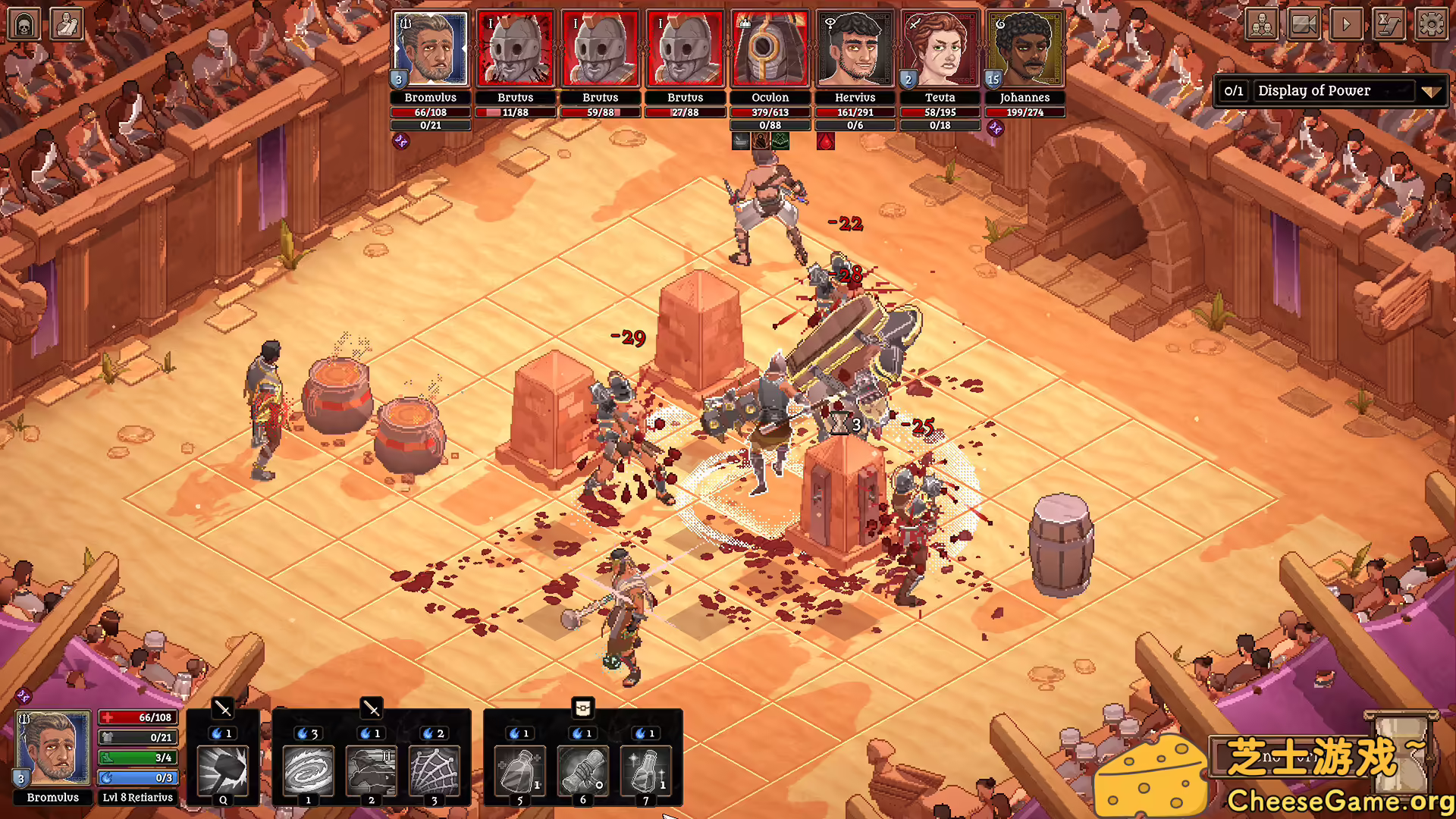This screenshot has height=819, width=1456.
Task: Select Johannes portrait in turn order
Action: (1025, 49)
